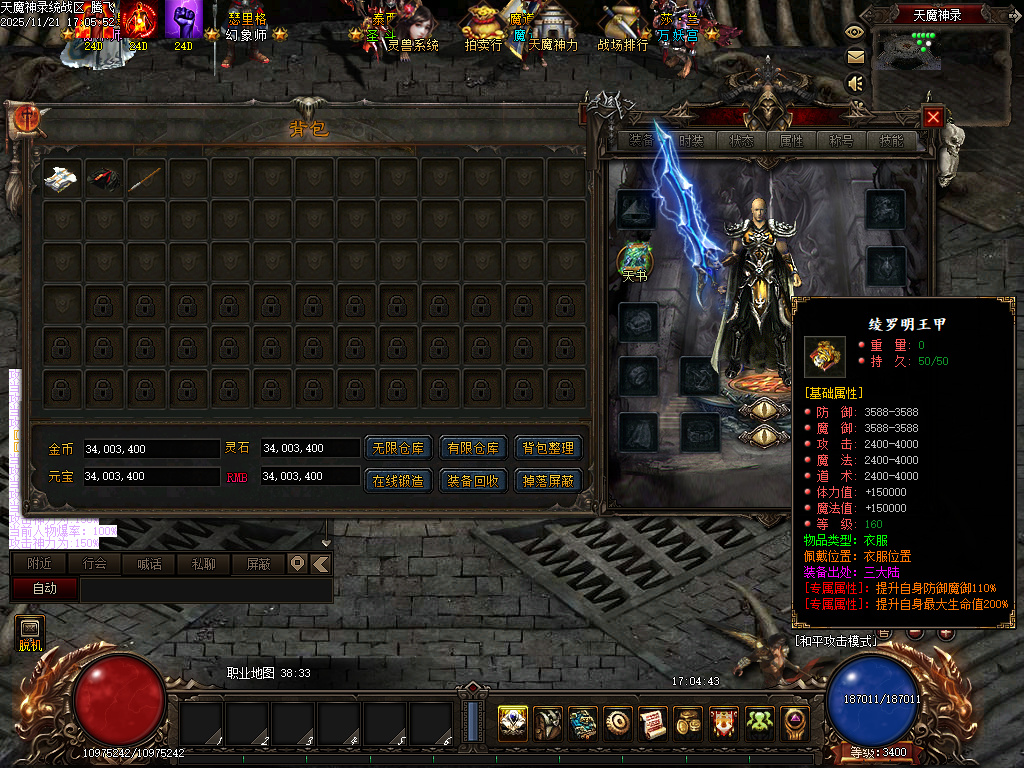Switch to the 时装 tab
The height and width of the screenshot is (768, 1024).
[x=691, y=141]
